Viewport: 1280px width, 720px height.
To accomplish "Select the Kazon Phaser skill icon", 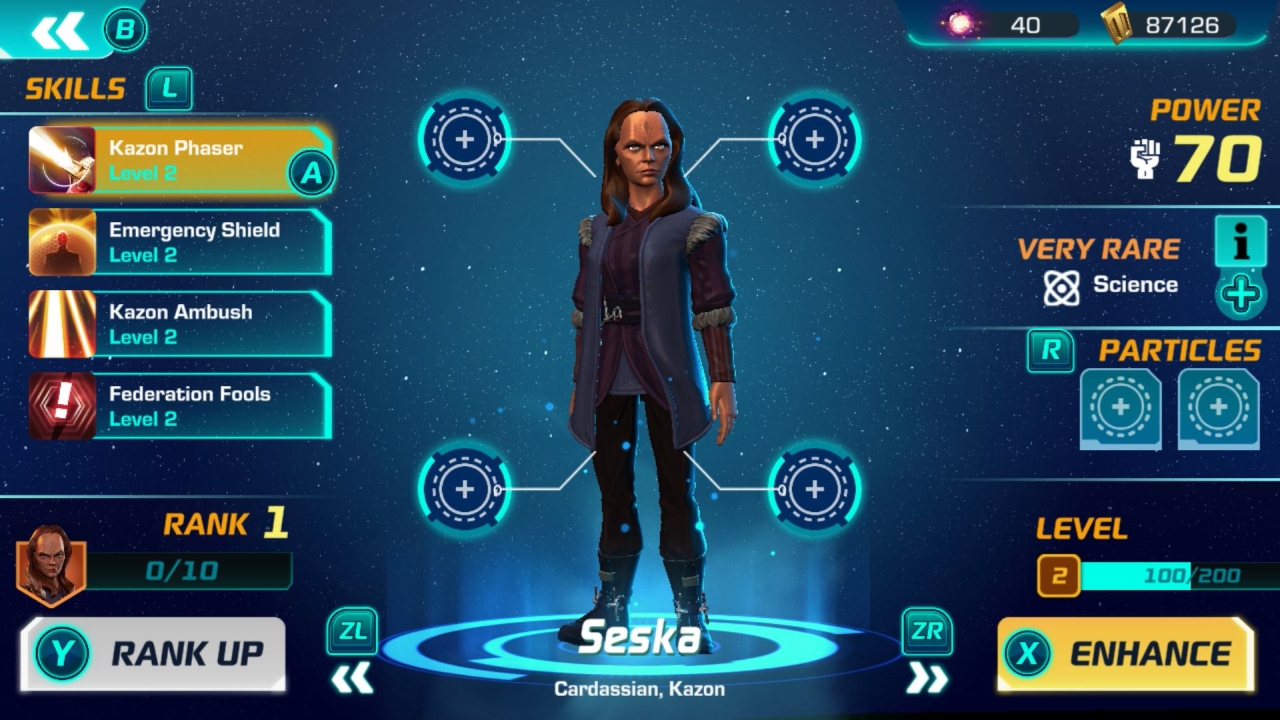I will pyautogui.click(x=60, y=160).
